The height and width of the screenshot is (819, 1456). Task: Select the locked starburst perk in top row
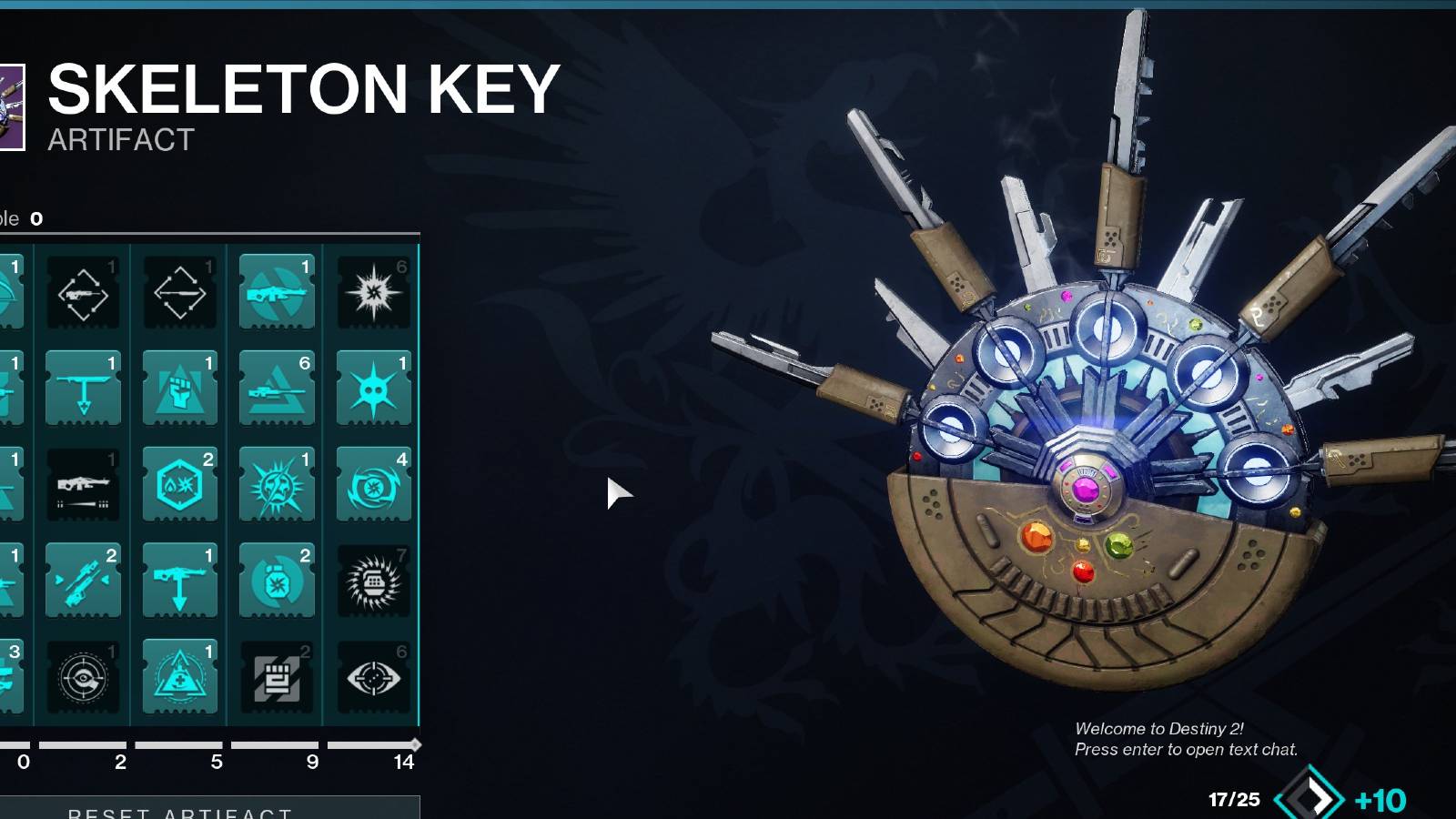coord(374,291)
